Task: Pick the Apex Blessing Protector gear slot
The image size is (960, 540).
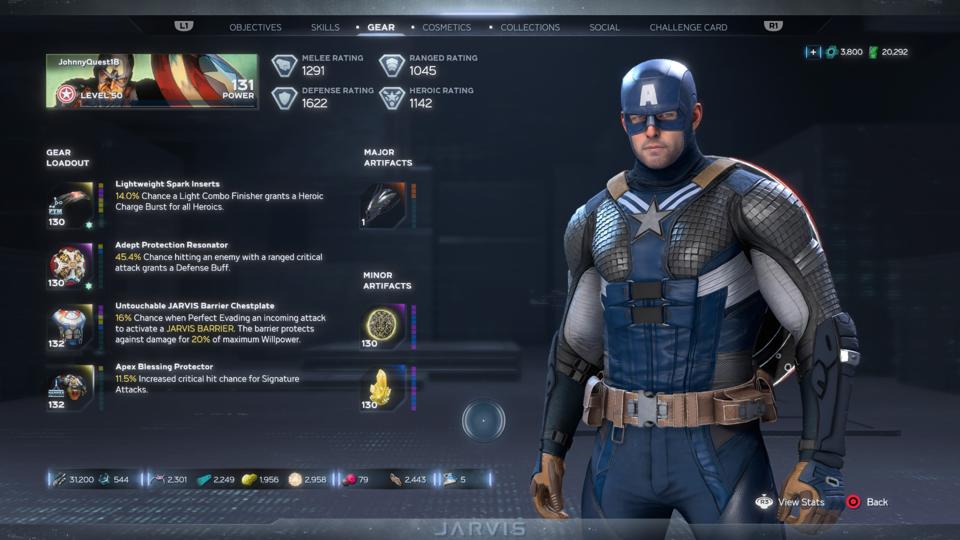Action: (70, 387)
